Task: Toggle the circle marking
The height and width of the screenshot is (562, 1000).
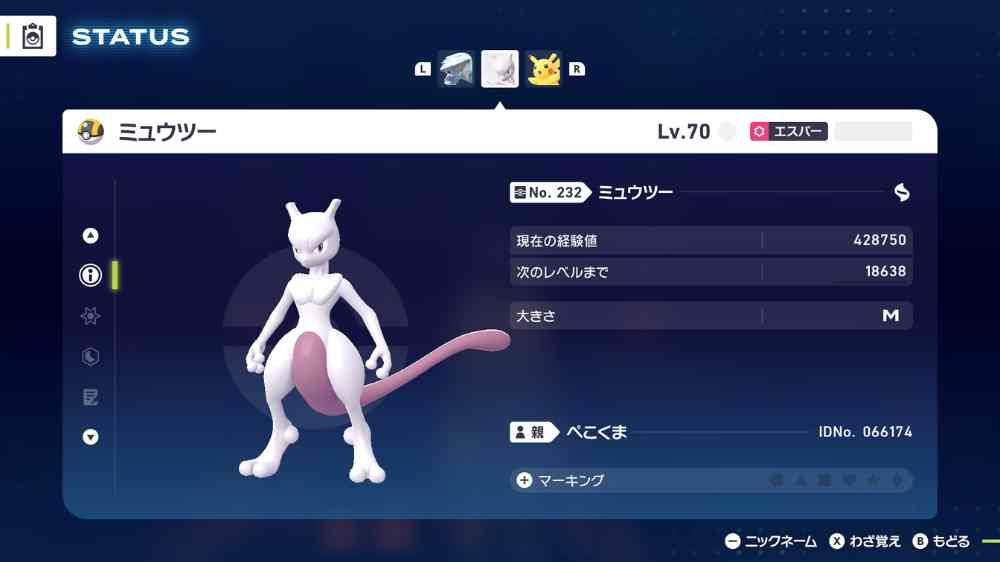Action: click(777, 481)
